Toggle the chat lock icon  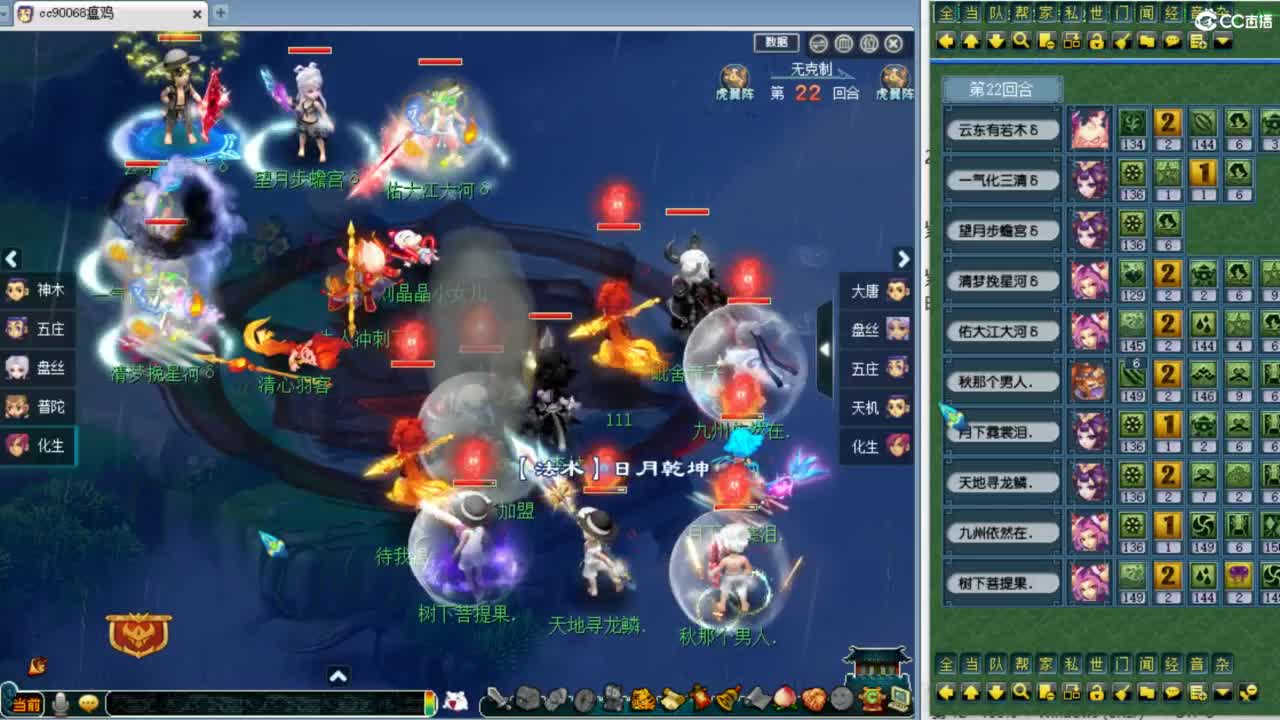(x=1097, y=42)
